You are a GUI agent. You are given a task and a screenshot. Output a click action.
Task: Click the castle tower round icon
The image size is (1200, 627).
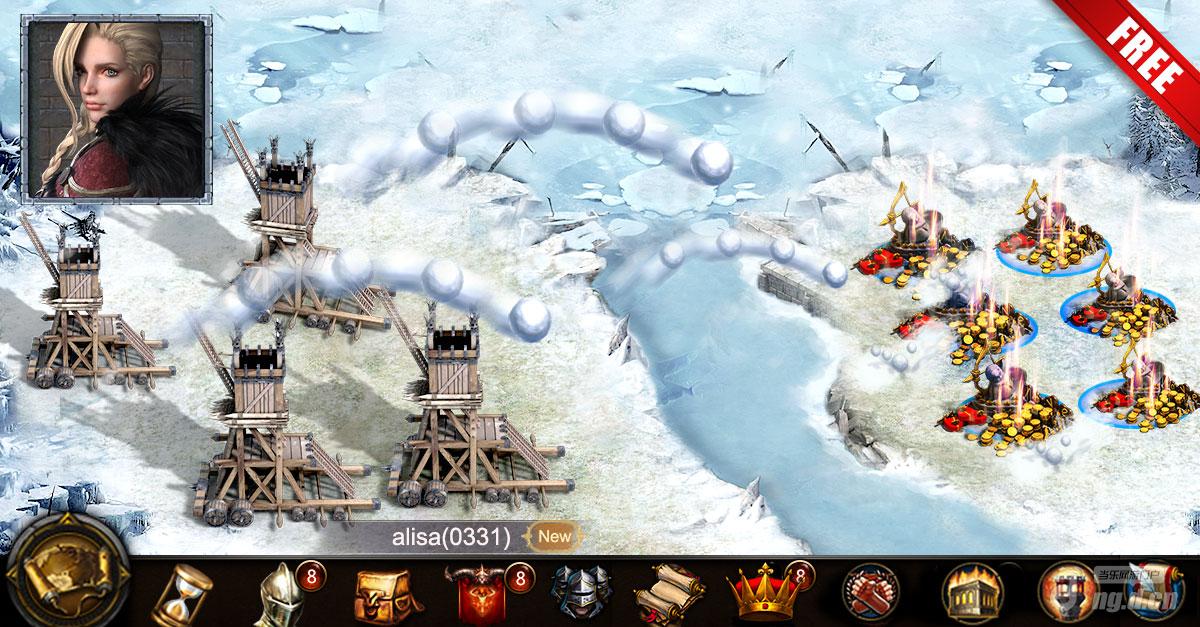tap(1063, 595)
